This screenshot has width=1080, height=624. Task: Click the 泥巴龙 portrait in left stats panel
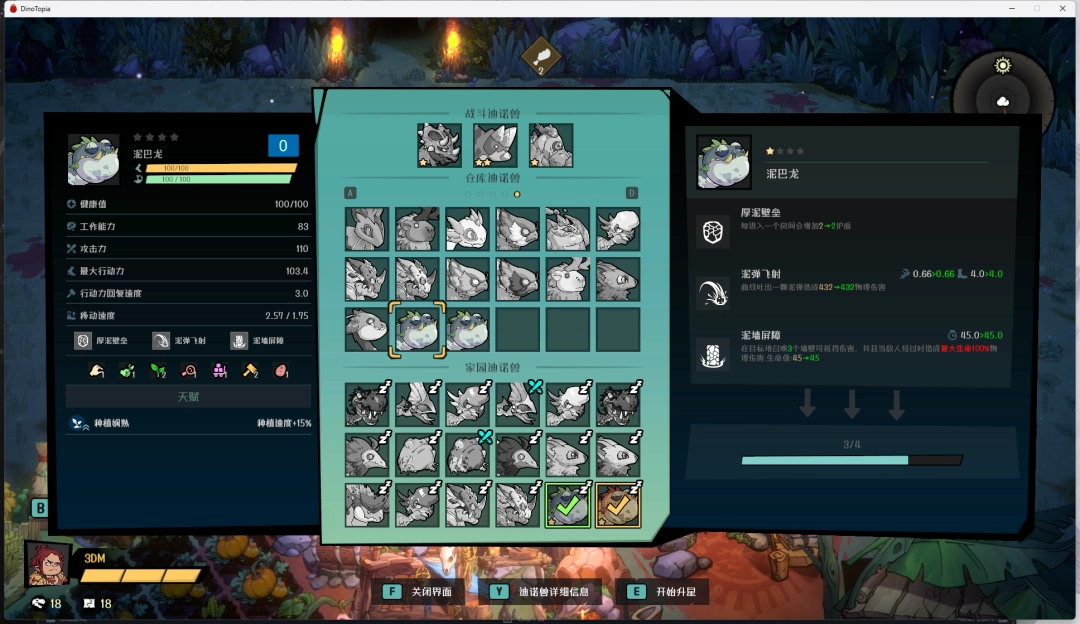click(93, 160)
